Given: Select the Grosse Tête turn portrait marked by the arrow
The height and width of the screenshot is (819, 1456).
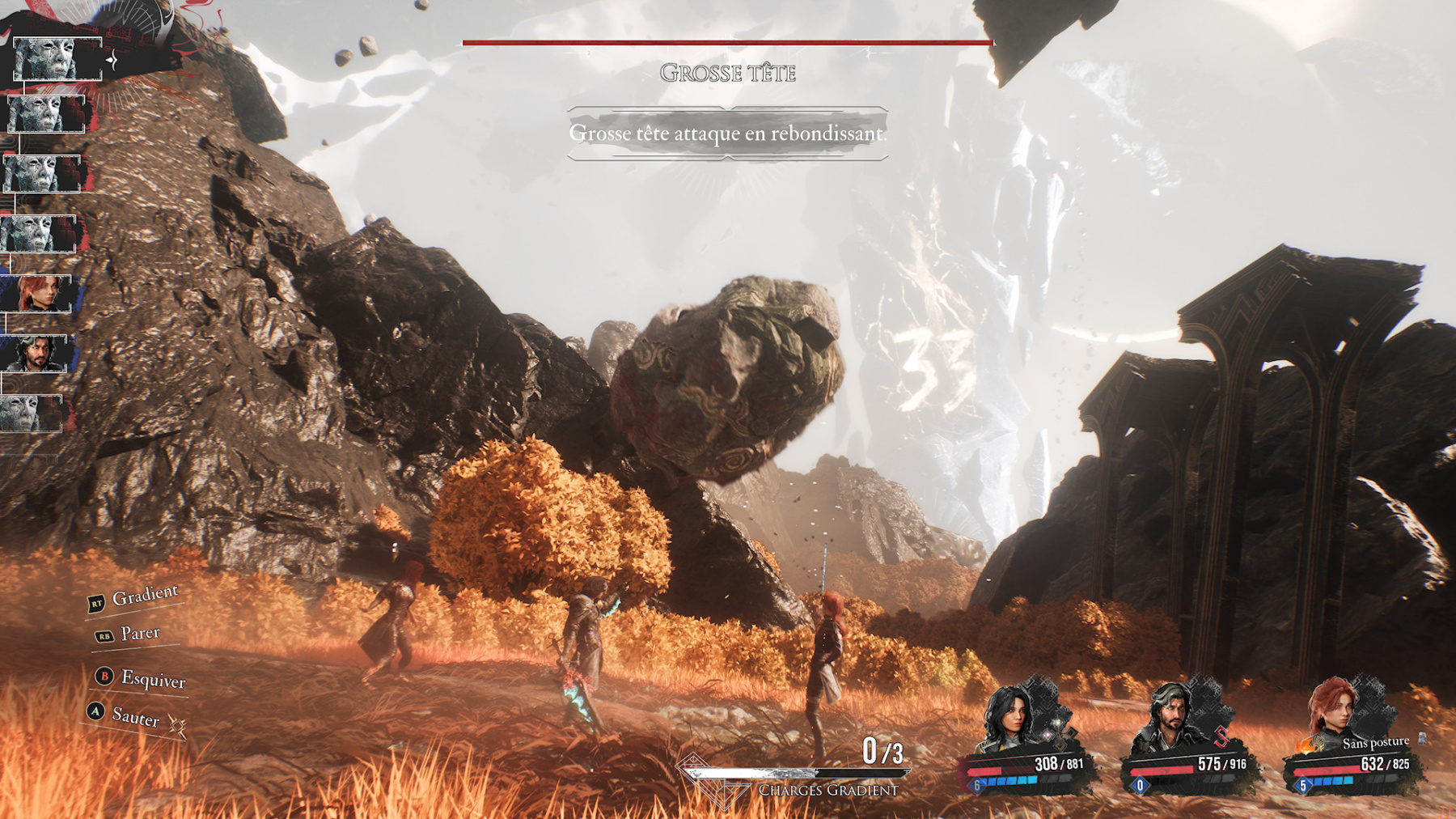Looking at the screenshot, I should [x=57, y=59].
